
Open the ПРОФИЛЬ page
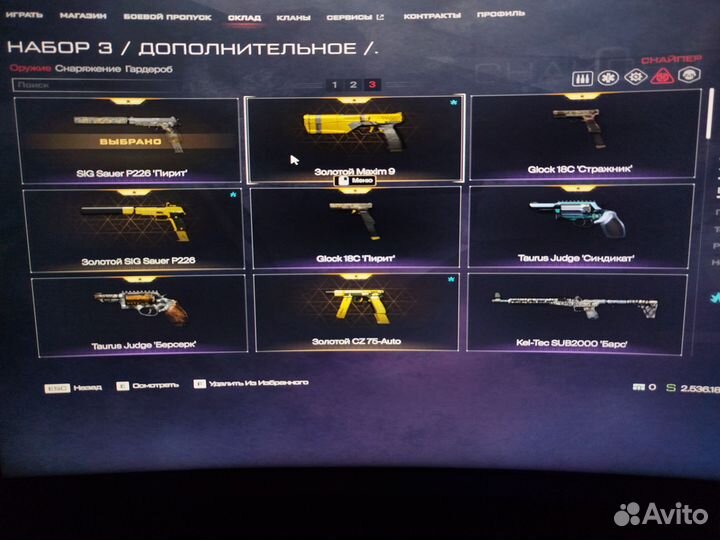pos(500,17)
